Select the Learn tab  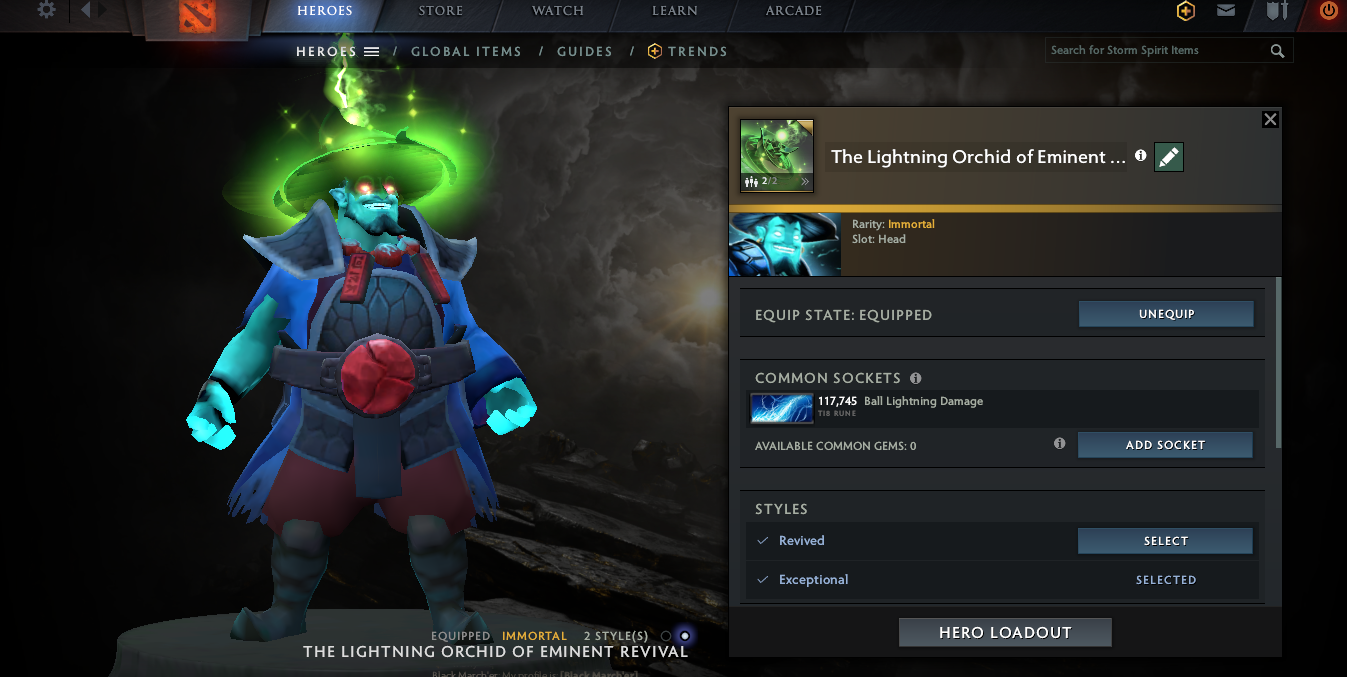[675, 11]
